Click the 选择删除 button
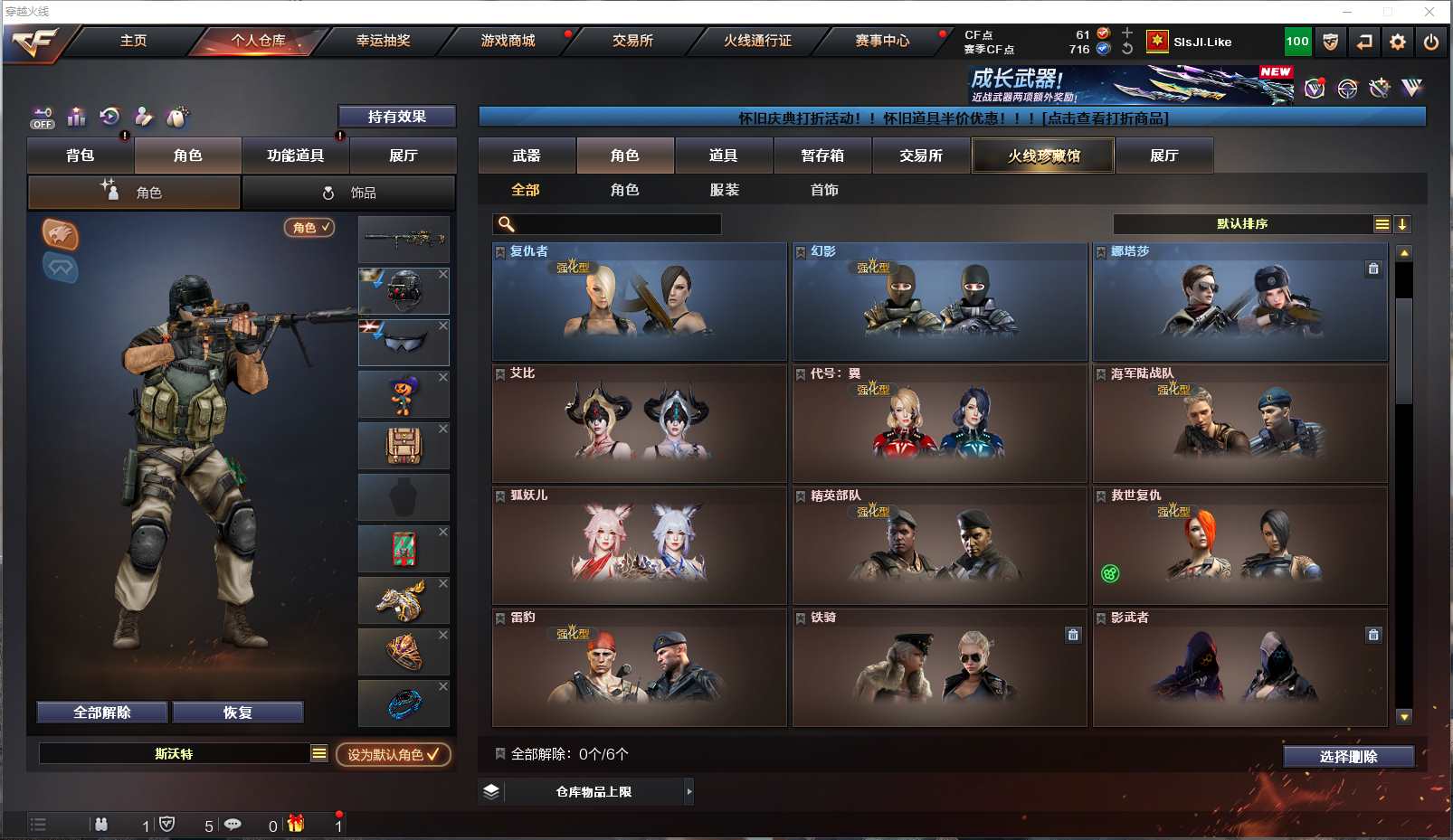The image size is (1453, 840). (1348, 757)
